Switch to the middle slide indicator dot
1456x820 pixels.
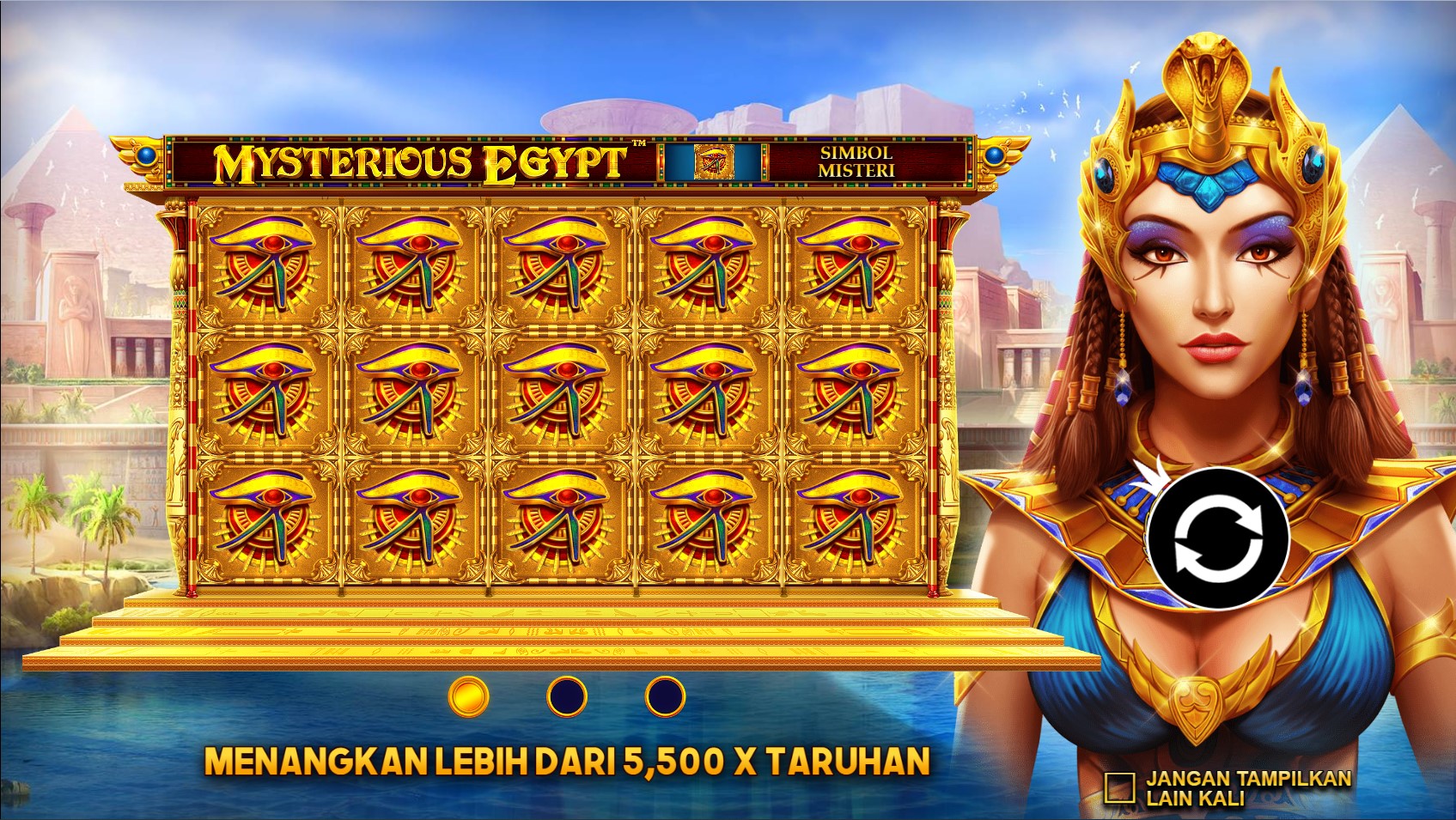(567, 695)
